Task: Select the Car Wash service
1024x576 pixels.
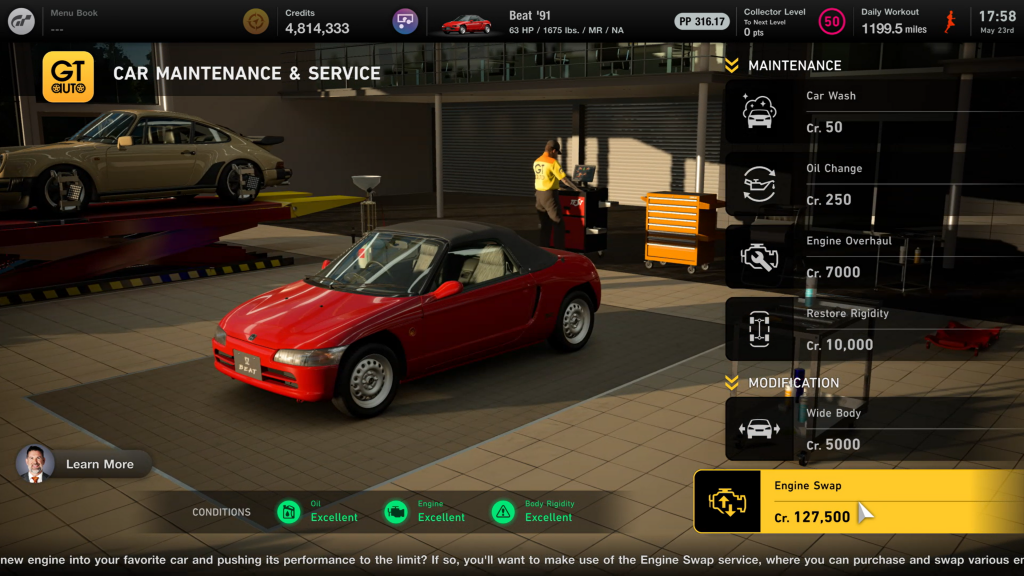Action: (x=870, y=112)
